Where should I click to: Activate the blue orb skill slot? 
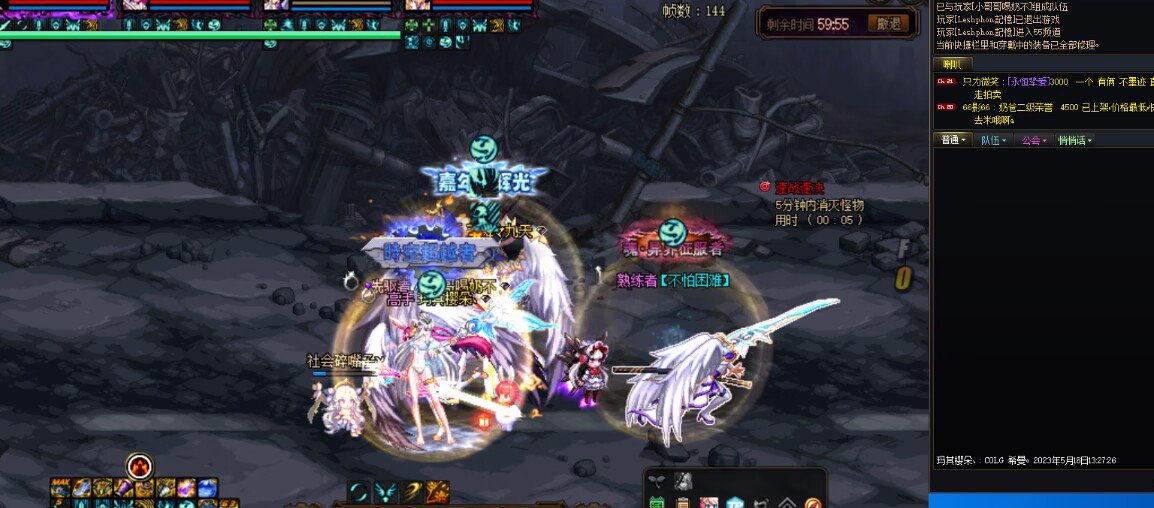coord(207,488)
